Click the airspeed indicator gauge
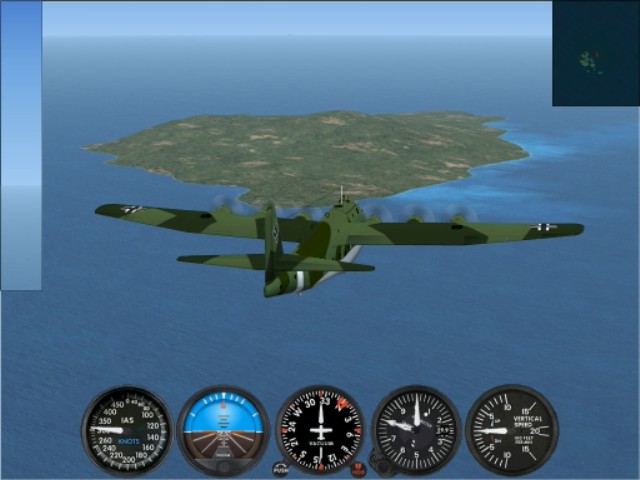 (127, 430)
